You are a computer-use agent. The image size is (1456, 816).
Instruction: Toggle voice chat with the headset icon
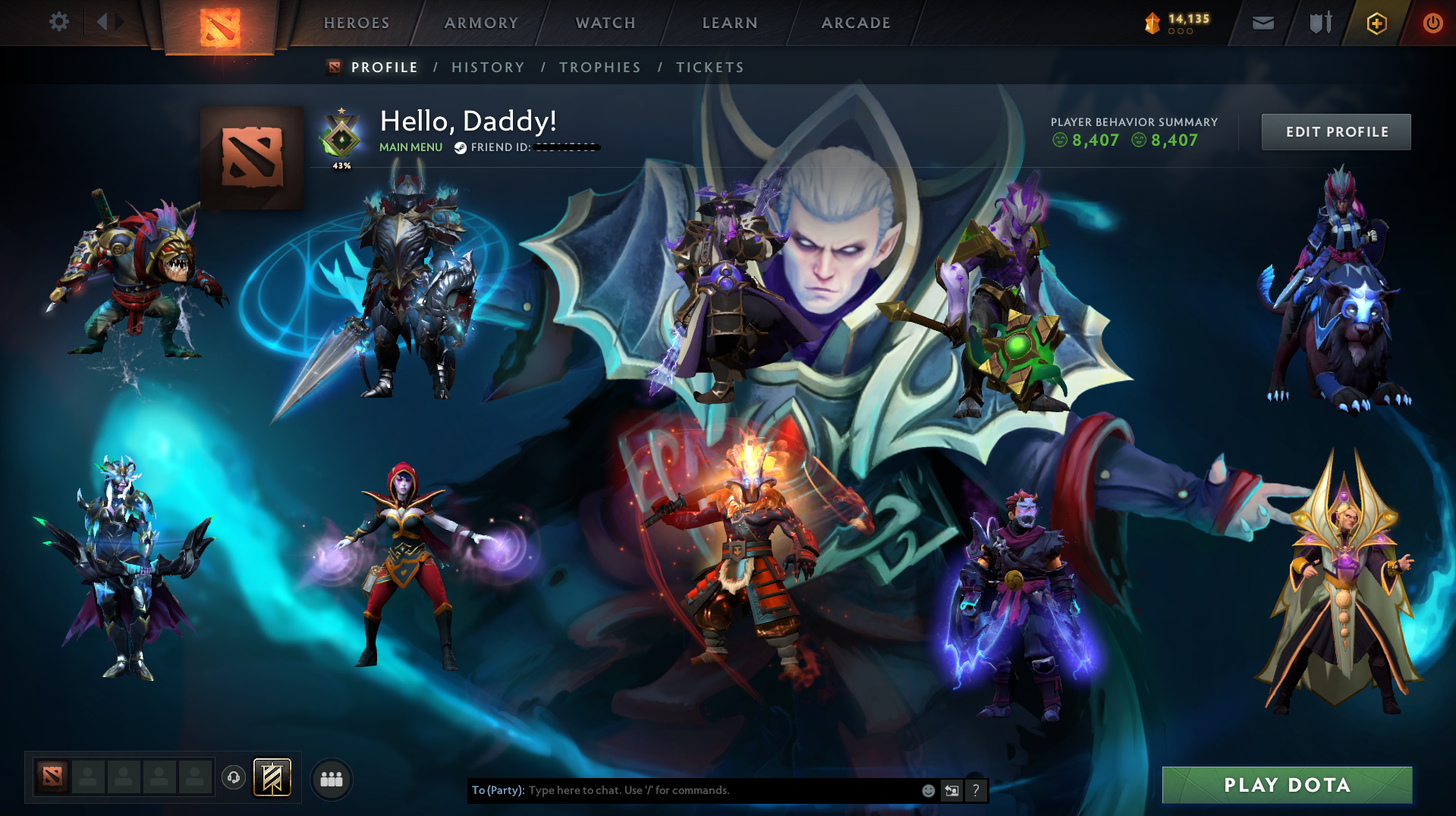pos(234,777)
